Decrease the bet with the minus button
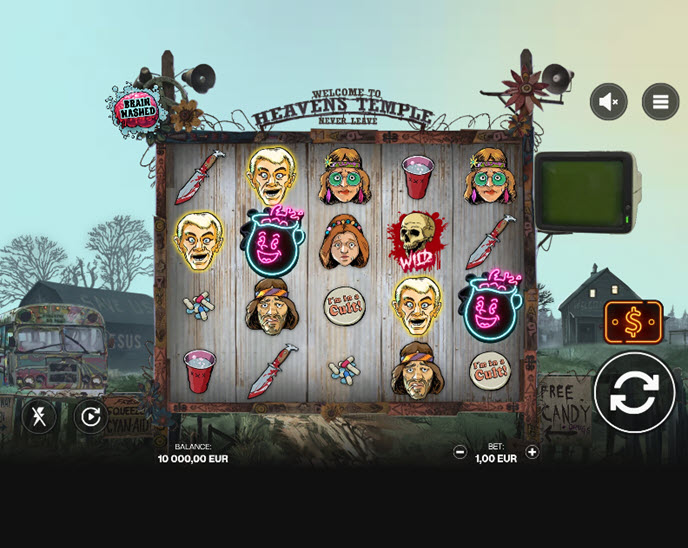 click(x=460, y=452)
